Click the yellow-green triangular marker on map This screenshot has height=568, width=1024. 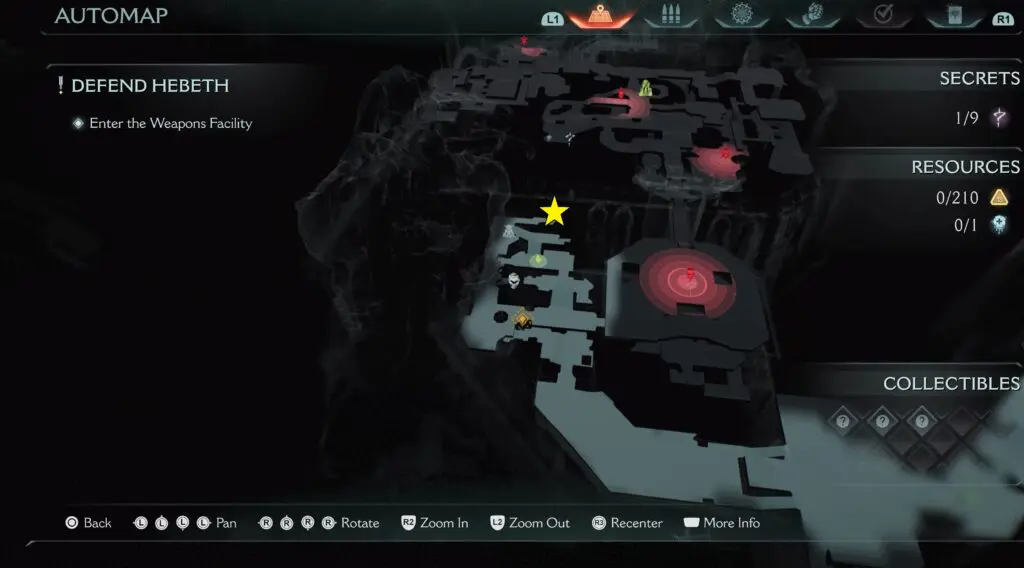click(x=646, y=88)
